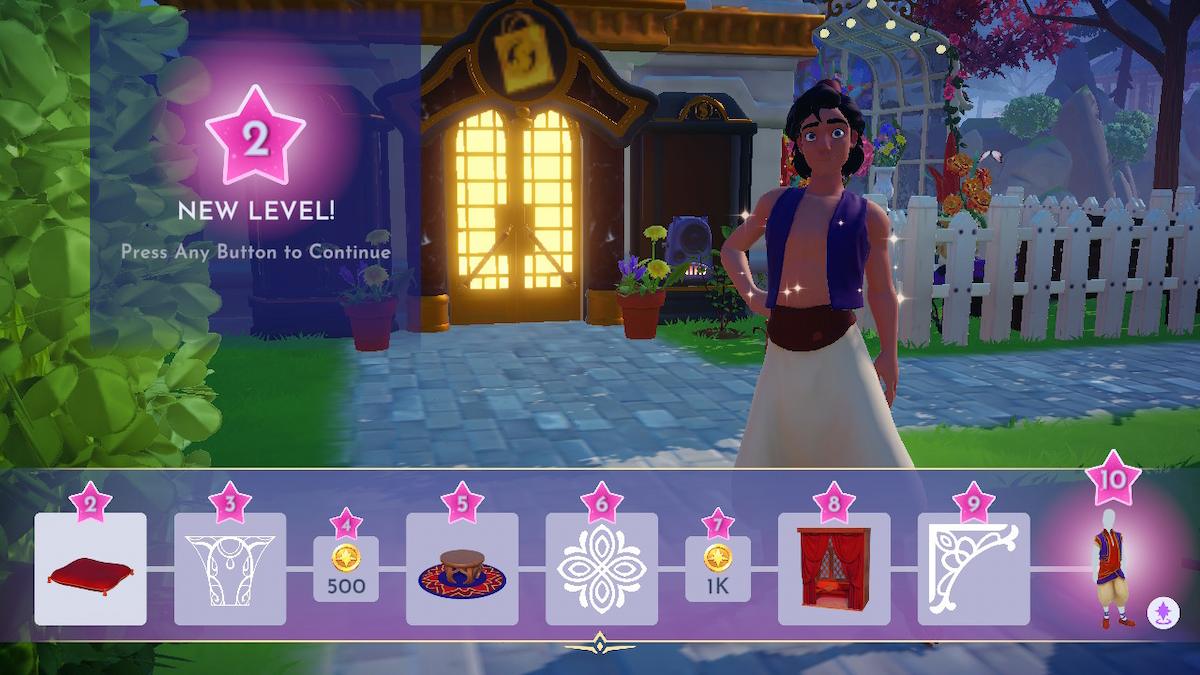Screen dimensions: 1200x675
Task: Choose the 1K coin level 7 reward
Action: pos(718,570)
